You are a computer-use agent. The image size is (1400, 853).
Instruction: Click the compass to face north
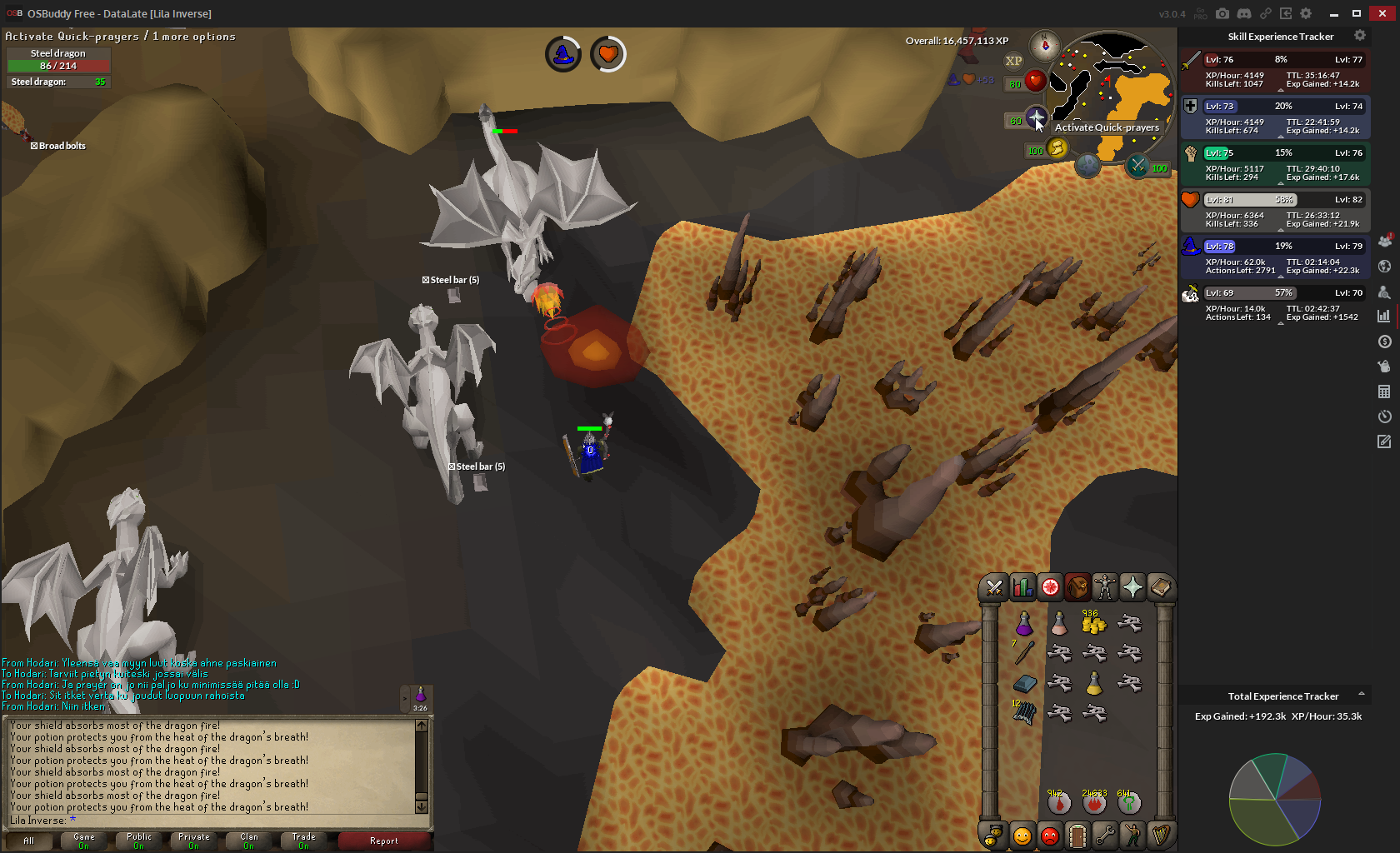(1044, 46)
